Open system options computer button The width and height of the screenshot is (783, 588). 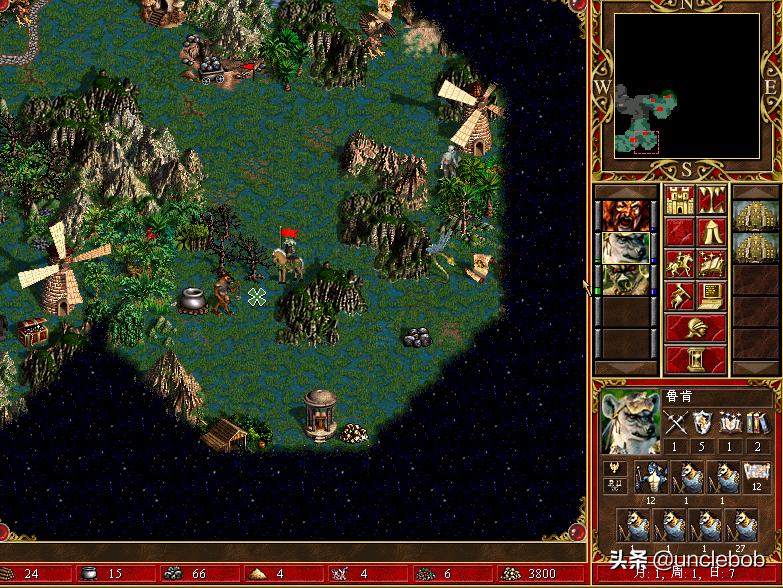click(x=712, y=296)
